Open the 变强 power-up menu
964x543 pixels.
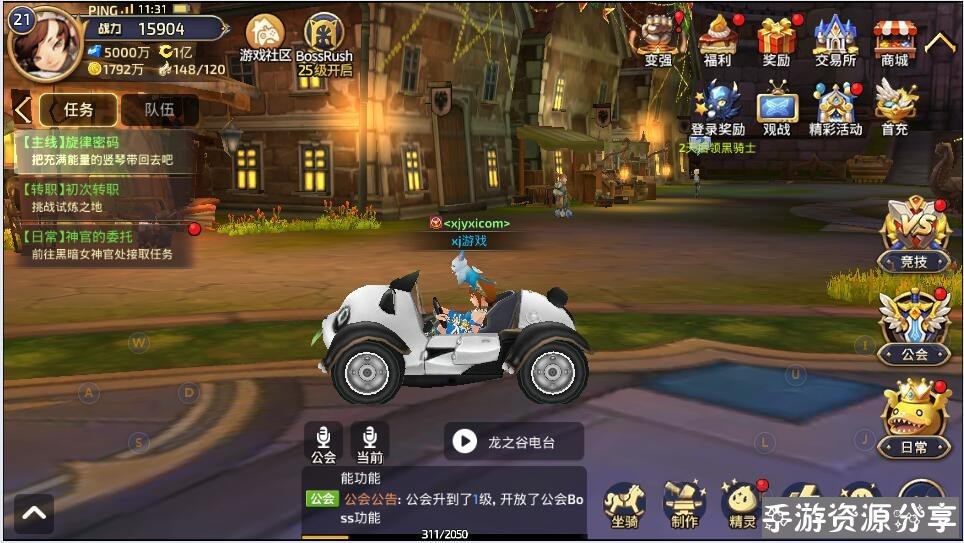[658, 40]
